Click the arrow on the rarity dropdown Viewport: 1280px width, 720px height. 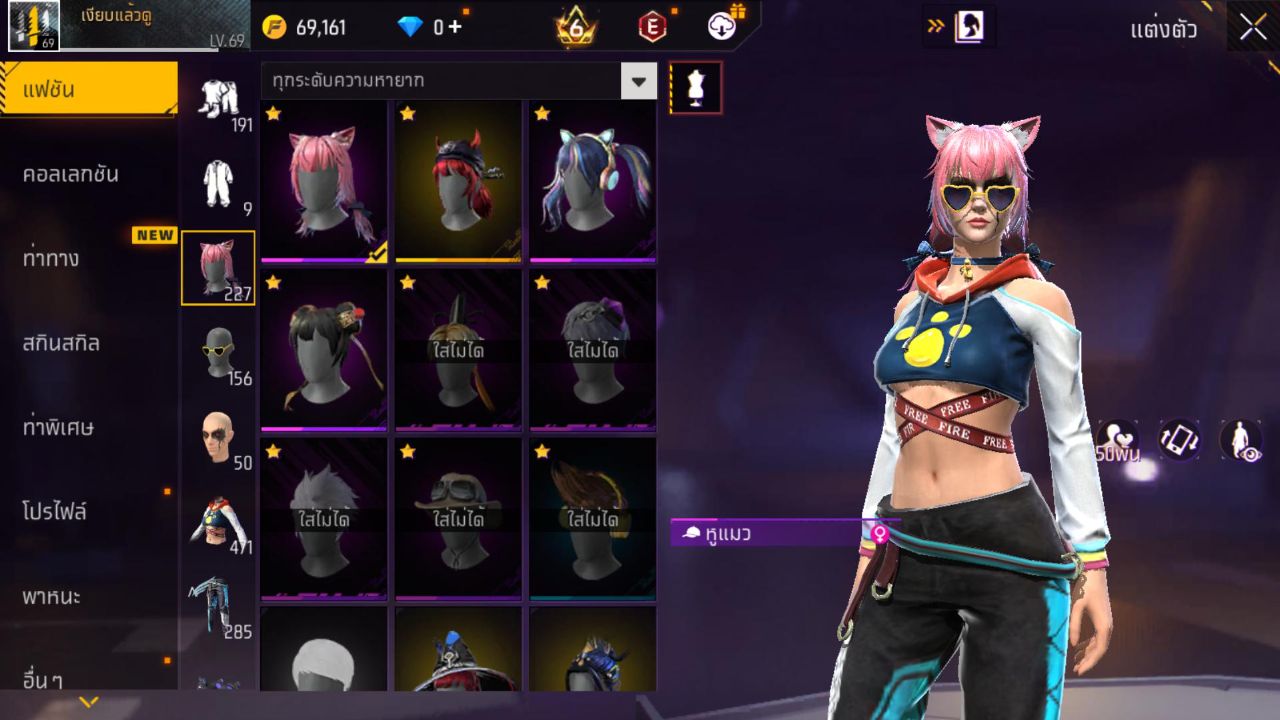[637, 81]
